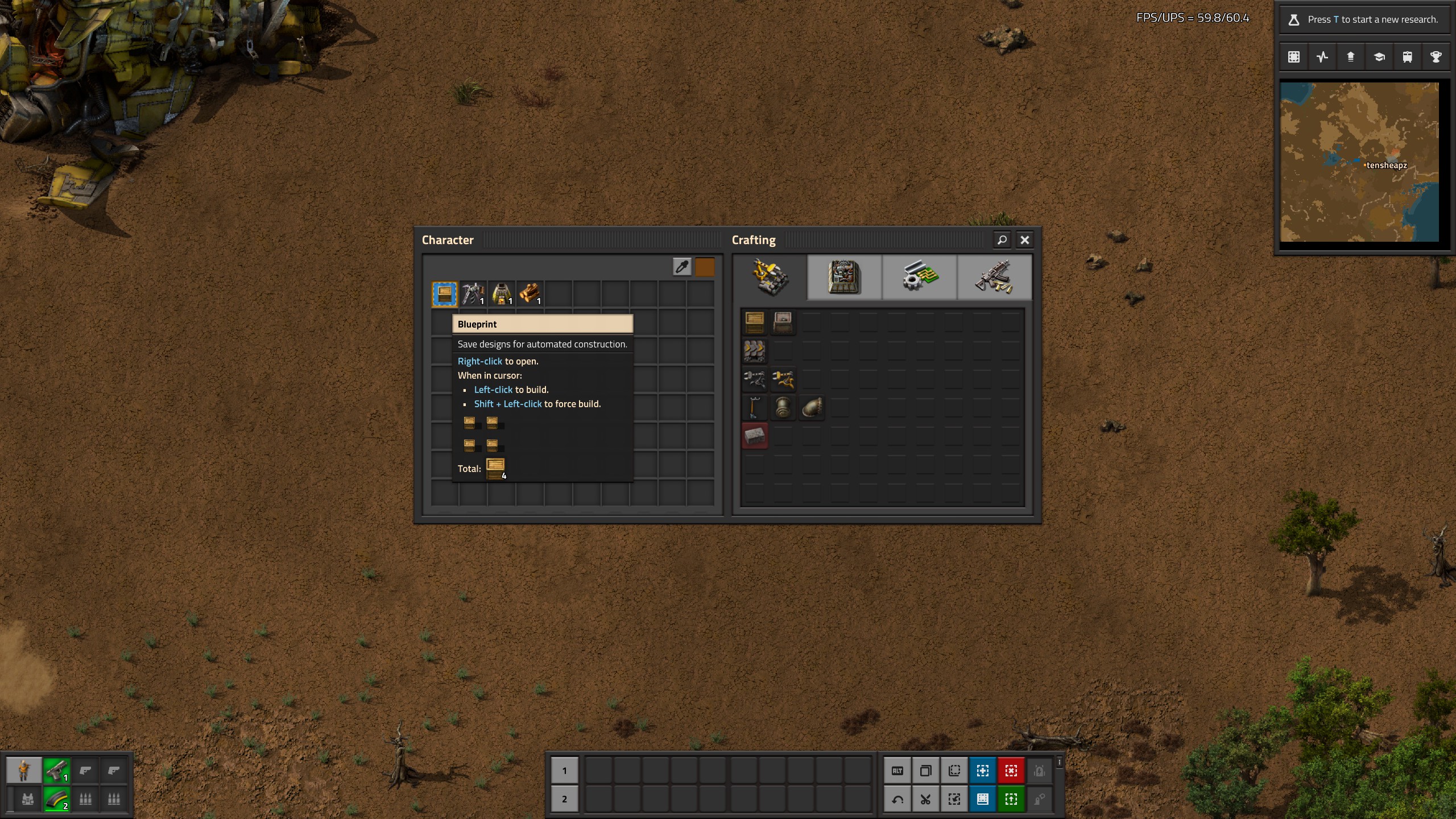This screenshot has height=819, width=1456.
Task: Click the brown player color swatch
Action: [705, 267]
